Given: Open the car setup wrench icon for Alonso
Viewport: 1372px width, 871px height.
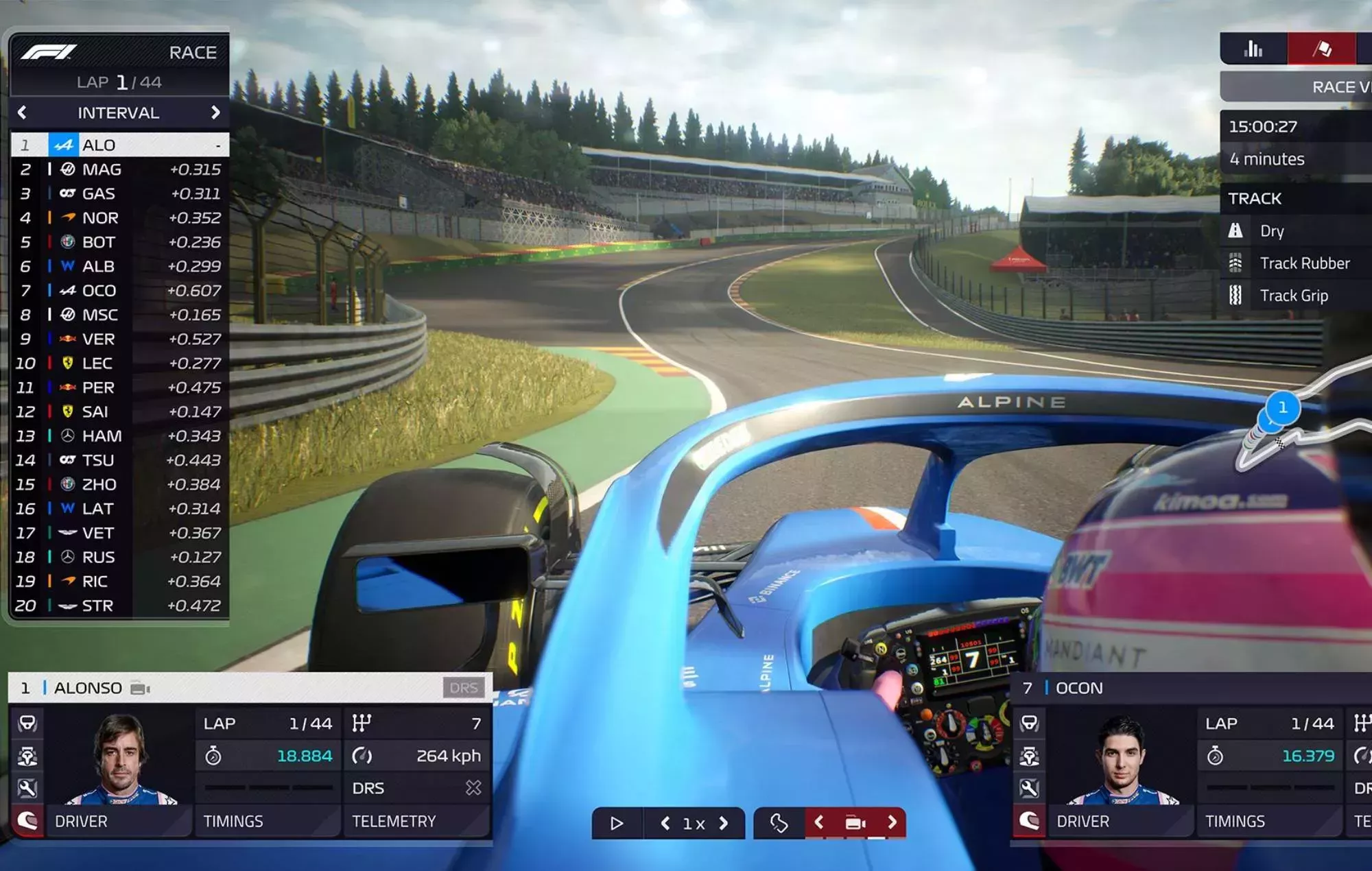Looking at the screenshot, I should [27, 789].
